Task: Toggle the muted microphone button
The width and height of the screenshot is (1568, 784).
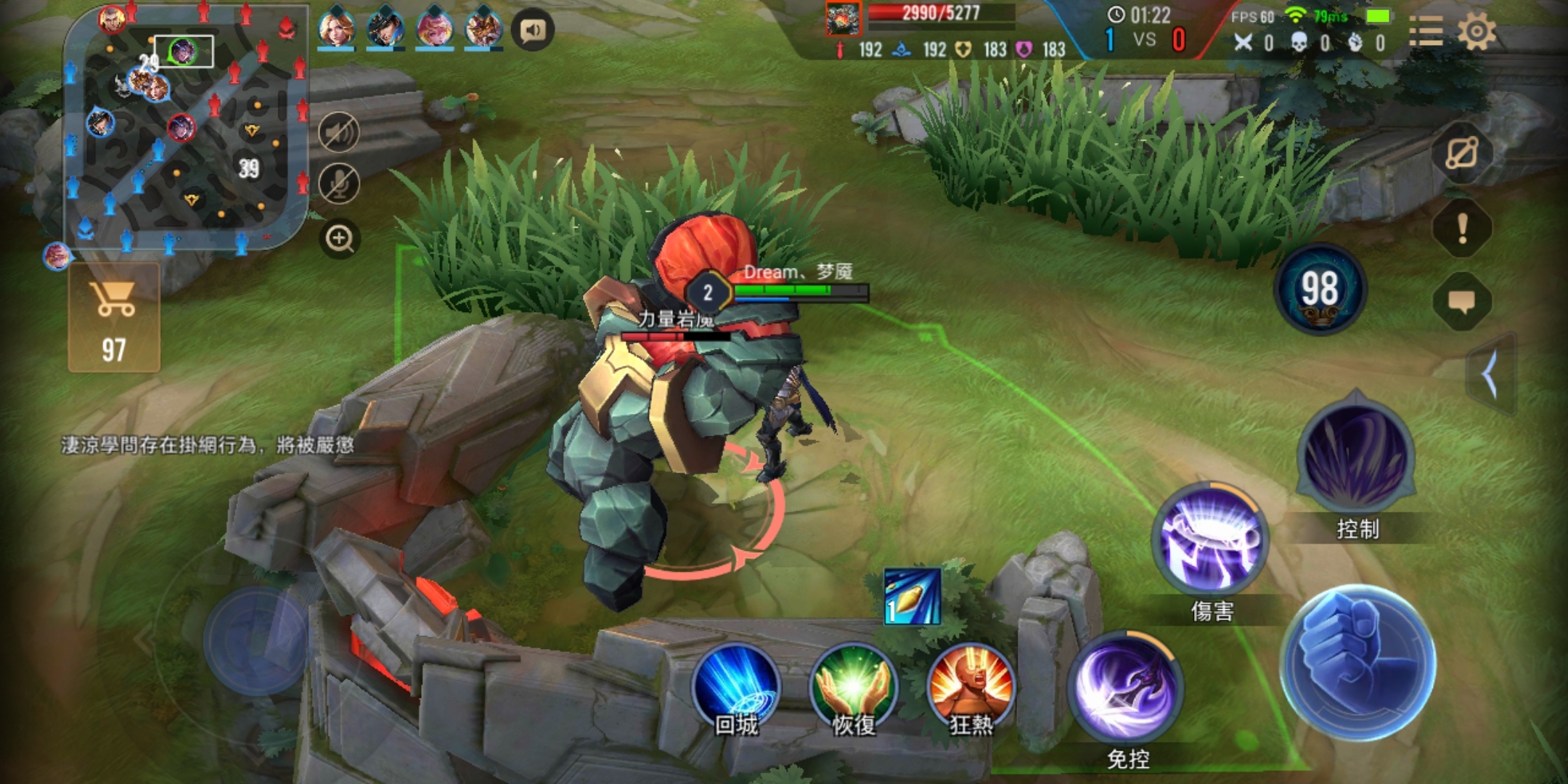Action: click(339, 183)
